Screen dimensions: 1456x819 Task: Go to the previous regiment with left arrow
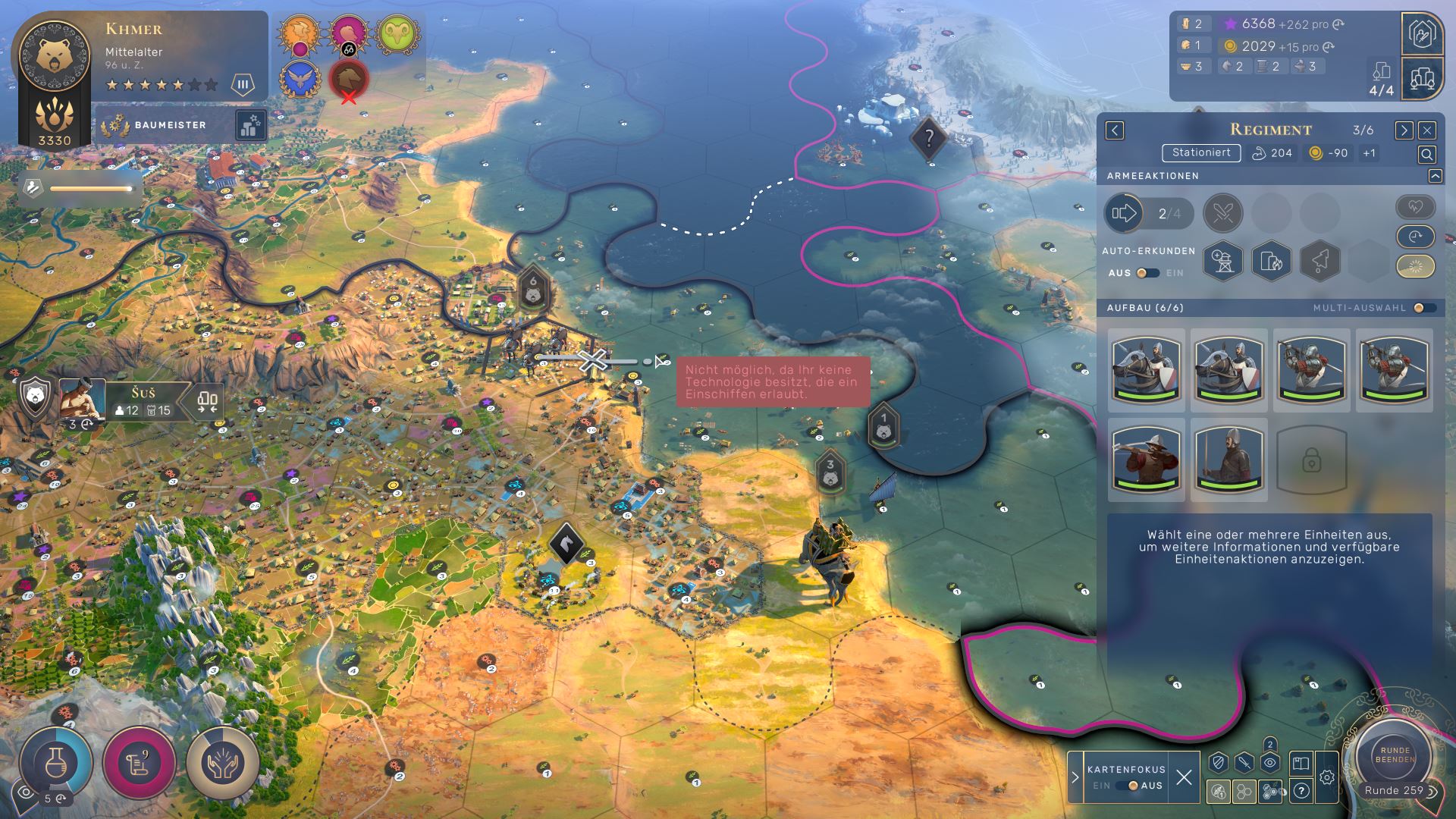point(1114,130)
